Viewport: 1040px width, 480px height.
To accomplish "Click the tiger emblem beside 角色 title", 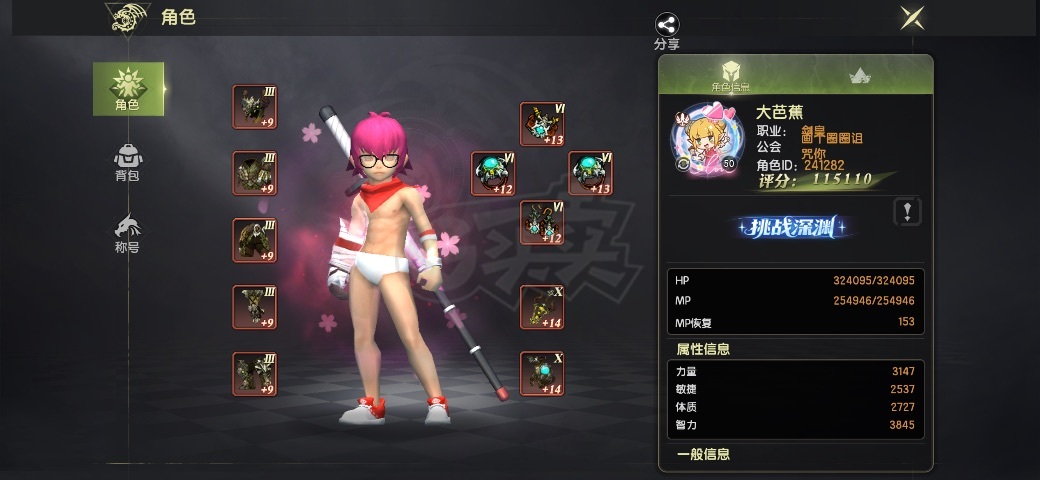I will [128, 18].
